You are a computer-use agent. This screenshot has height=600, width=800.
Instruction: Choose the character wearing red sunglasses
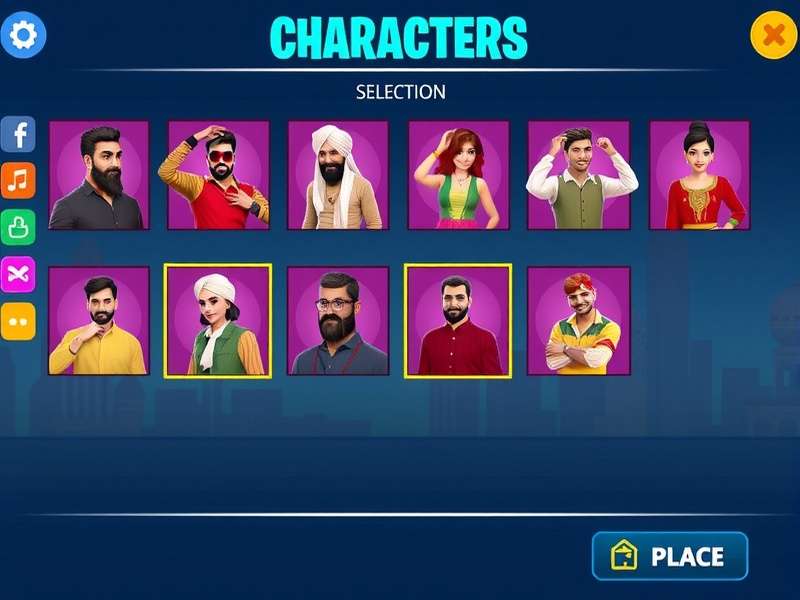pos(218,175)
